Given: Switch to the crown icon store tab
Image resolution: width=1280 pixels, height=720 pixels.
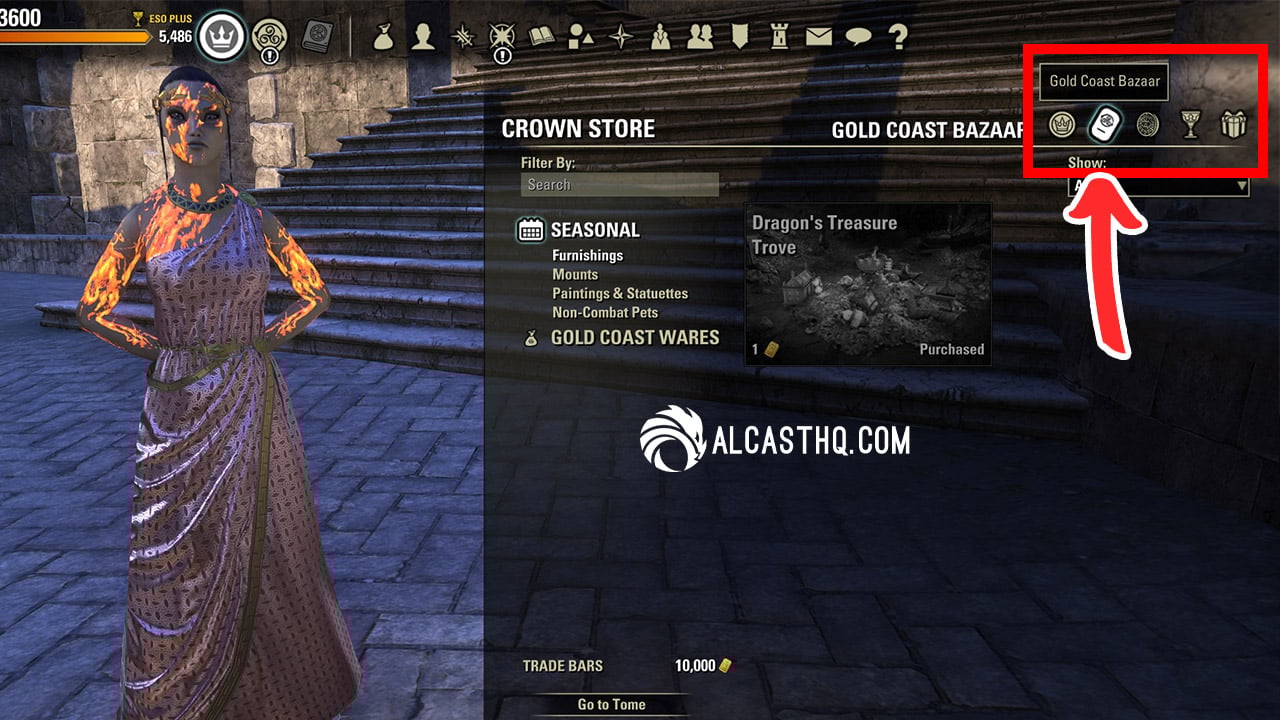Looking at the screenshot, I should coord(1061,125).
